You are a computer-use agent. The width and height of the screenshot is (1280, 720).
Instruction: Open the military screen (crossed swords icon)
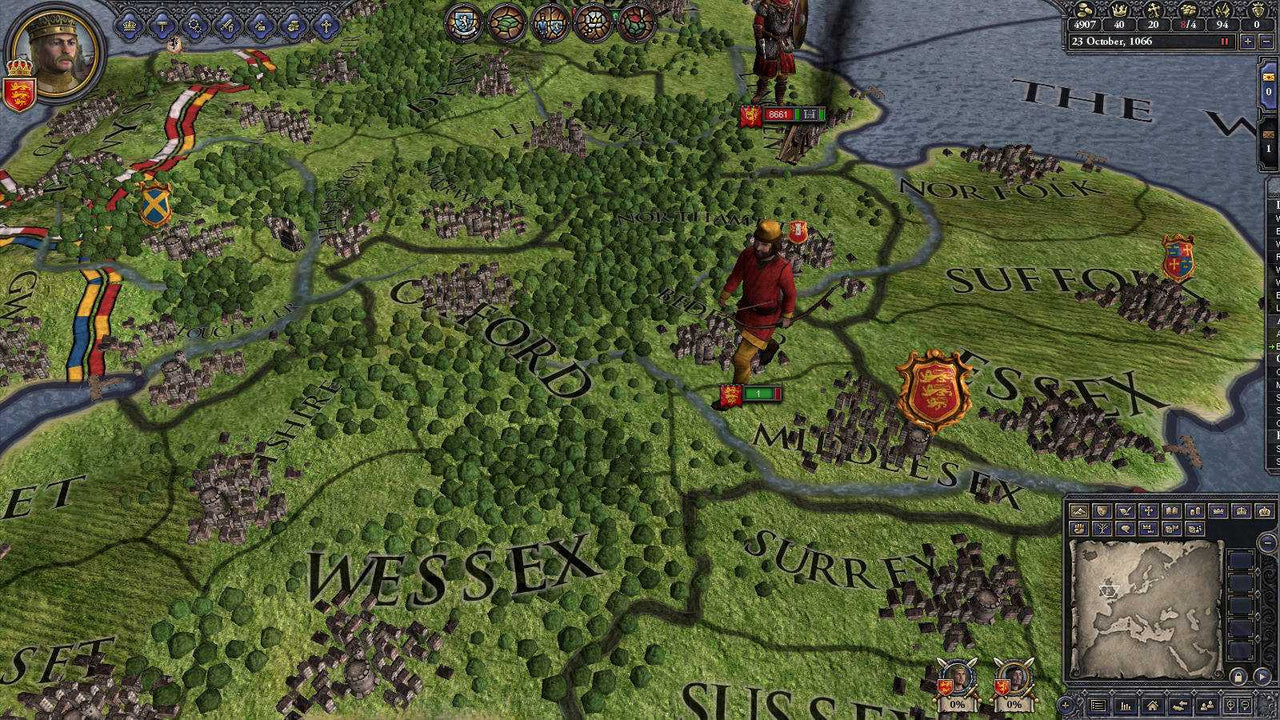click(227, 25)
